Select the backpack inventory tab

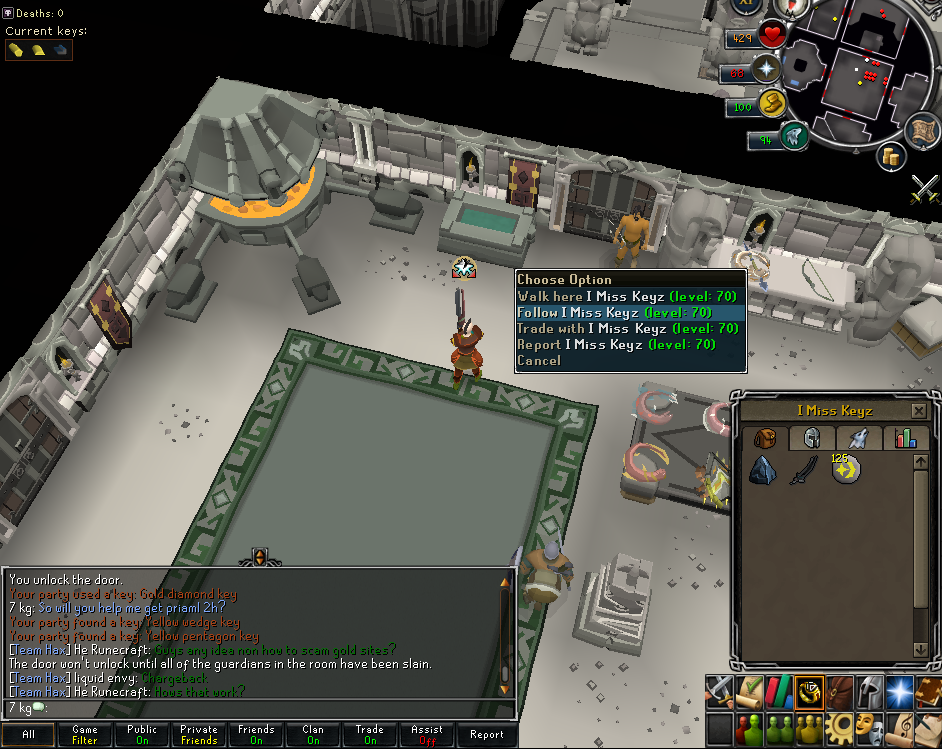coord(765,438)
